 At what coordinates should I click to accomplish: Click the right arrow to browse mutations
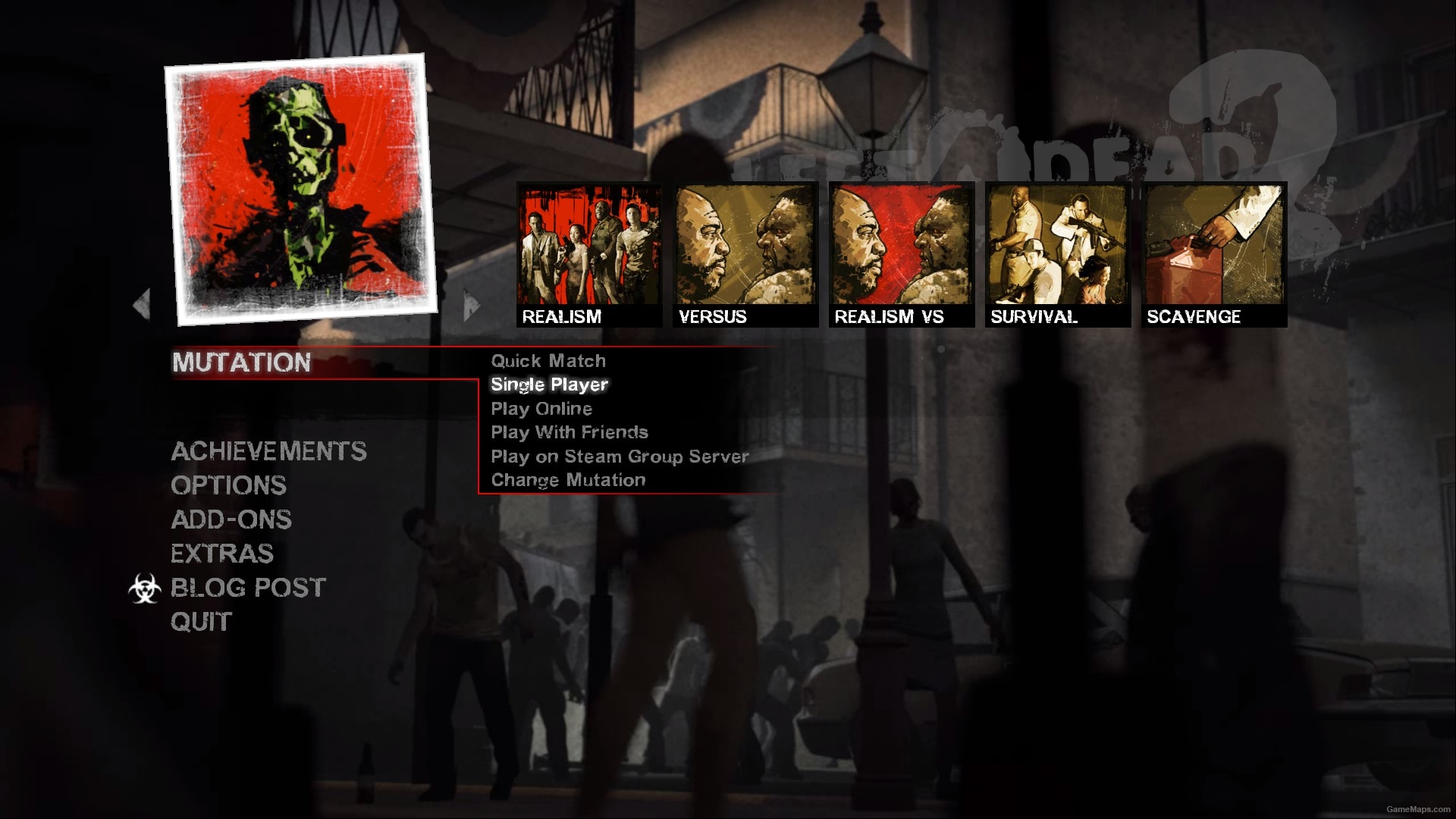click(468, 303)
